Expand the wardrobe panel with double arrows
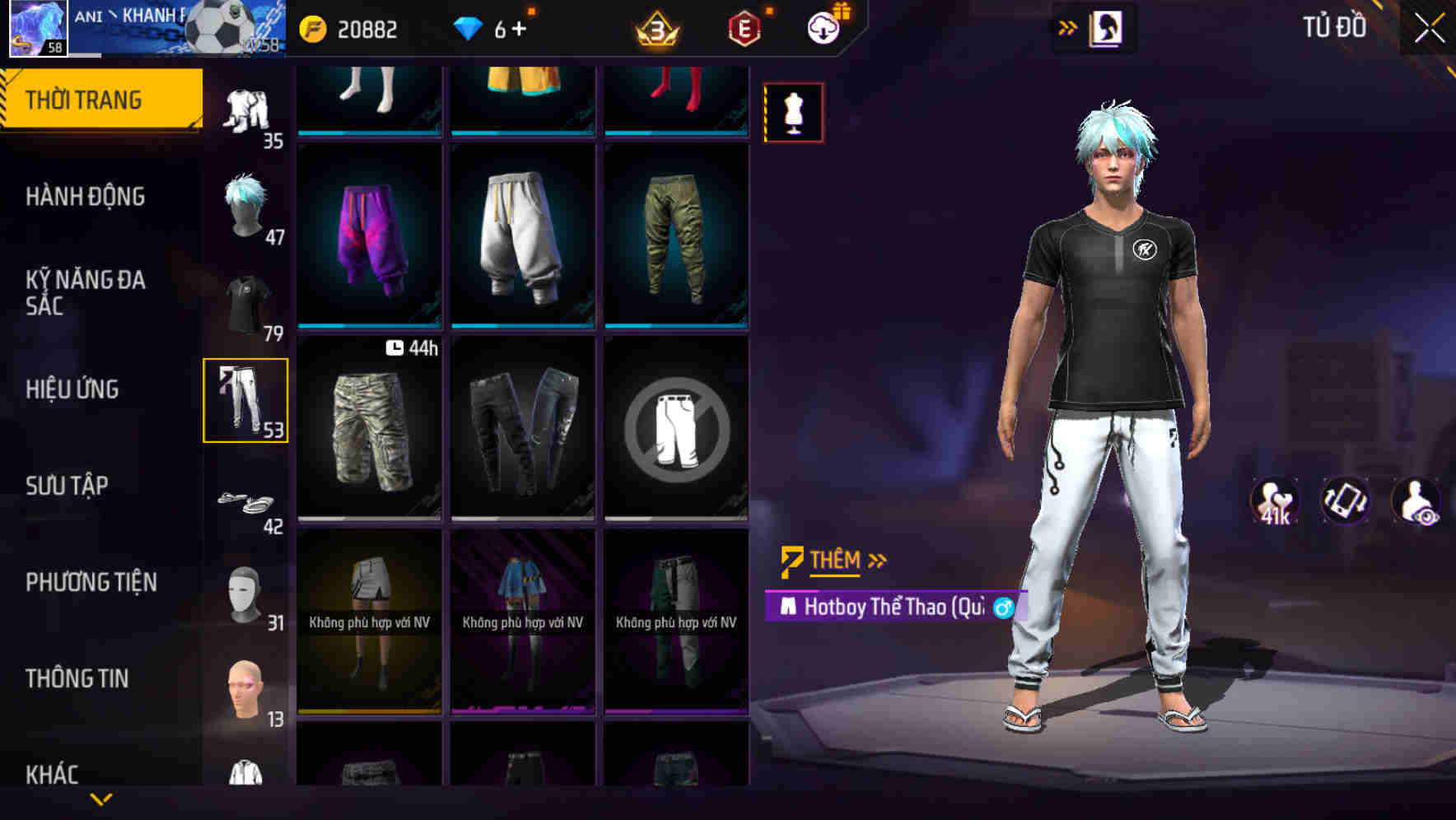Image resolution: width=1456 pixels, height=820 pixels. click(1068, 26)
